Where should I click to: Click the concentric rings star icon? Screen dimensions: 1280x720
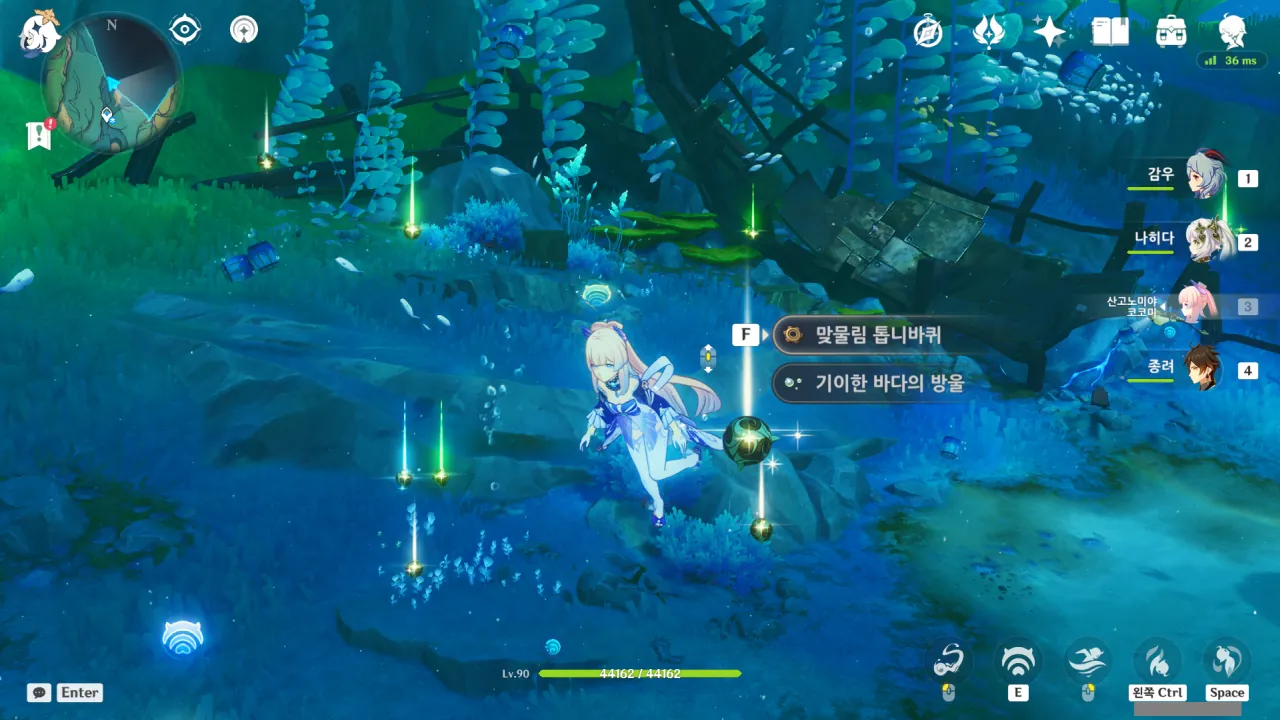[x=243, y=30]
